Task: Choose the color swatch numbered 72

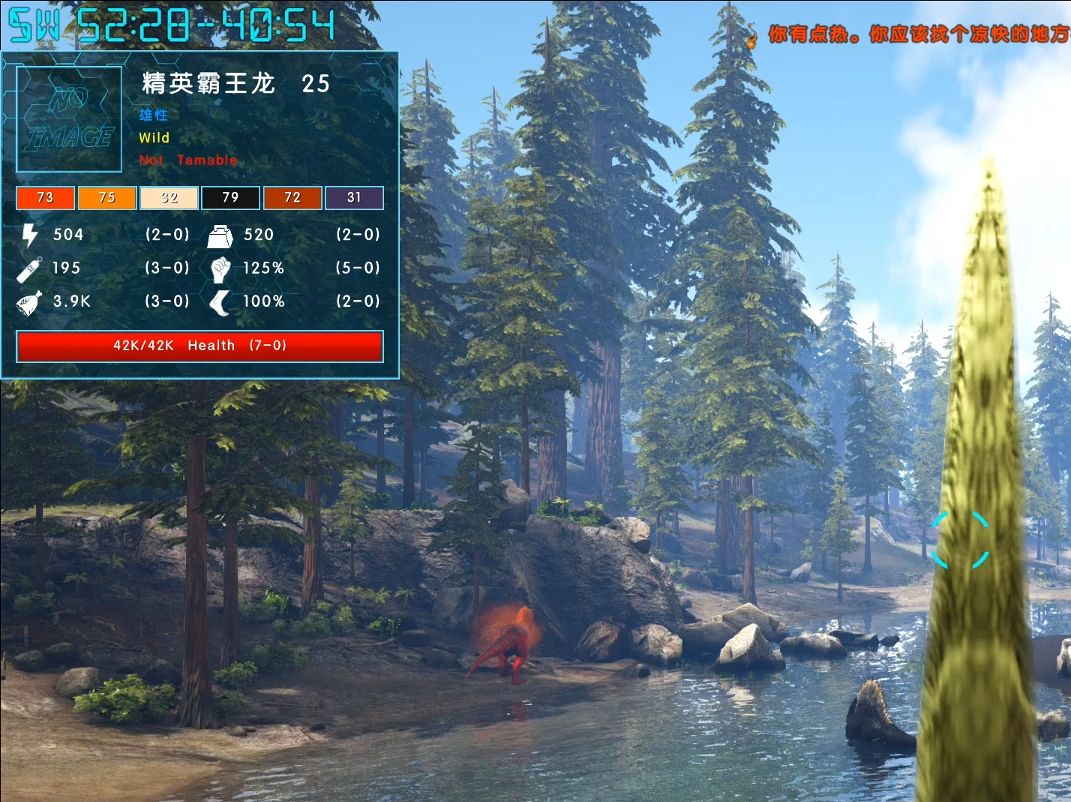Action: coord(292,197)
